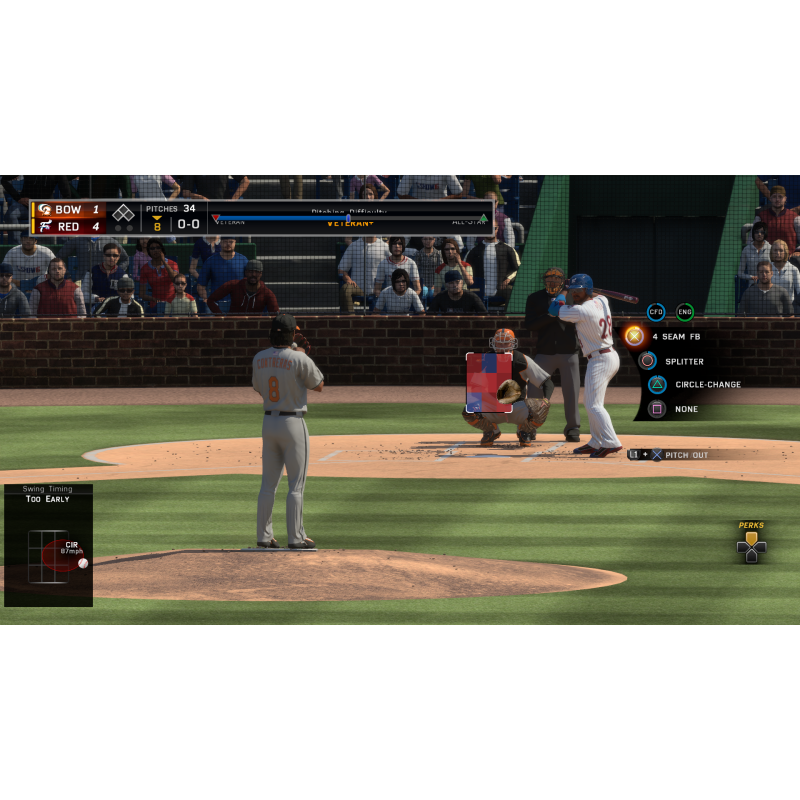800x800 pixels.
Task: Click the CFD confidence ring icon
Action: pos(656,312)
